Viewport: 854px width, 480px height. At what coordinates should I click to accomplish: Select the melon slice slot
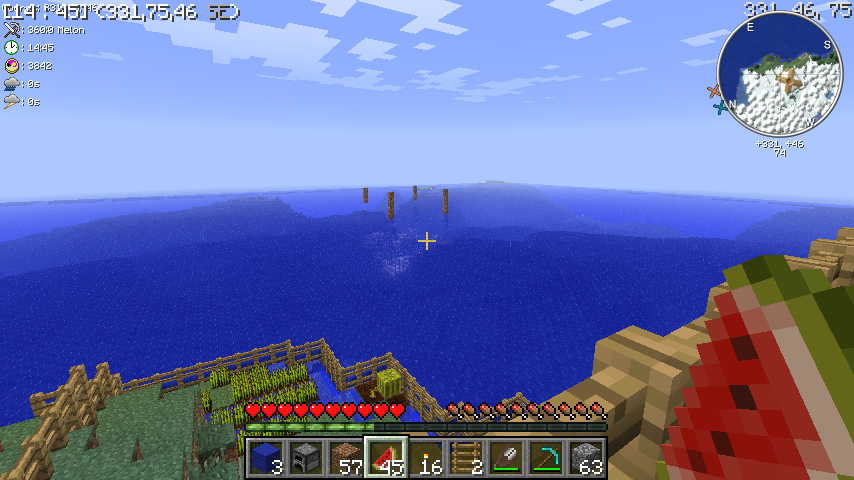(x=386, y=458)
